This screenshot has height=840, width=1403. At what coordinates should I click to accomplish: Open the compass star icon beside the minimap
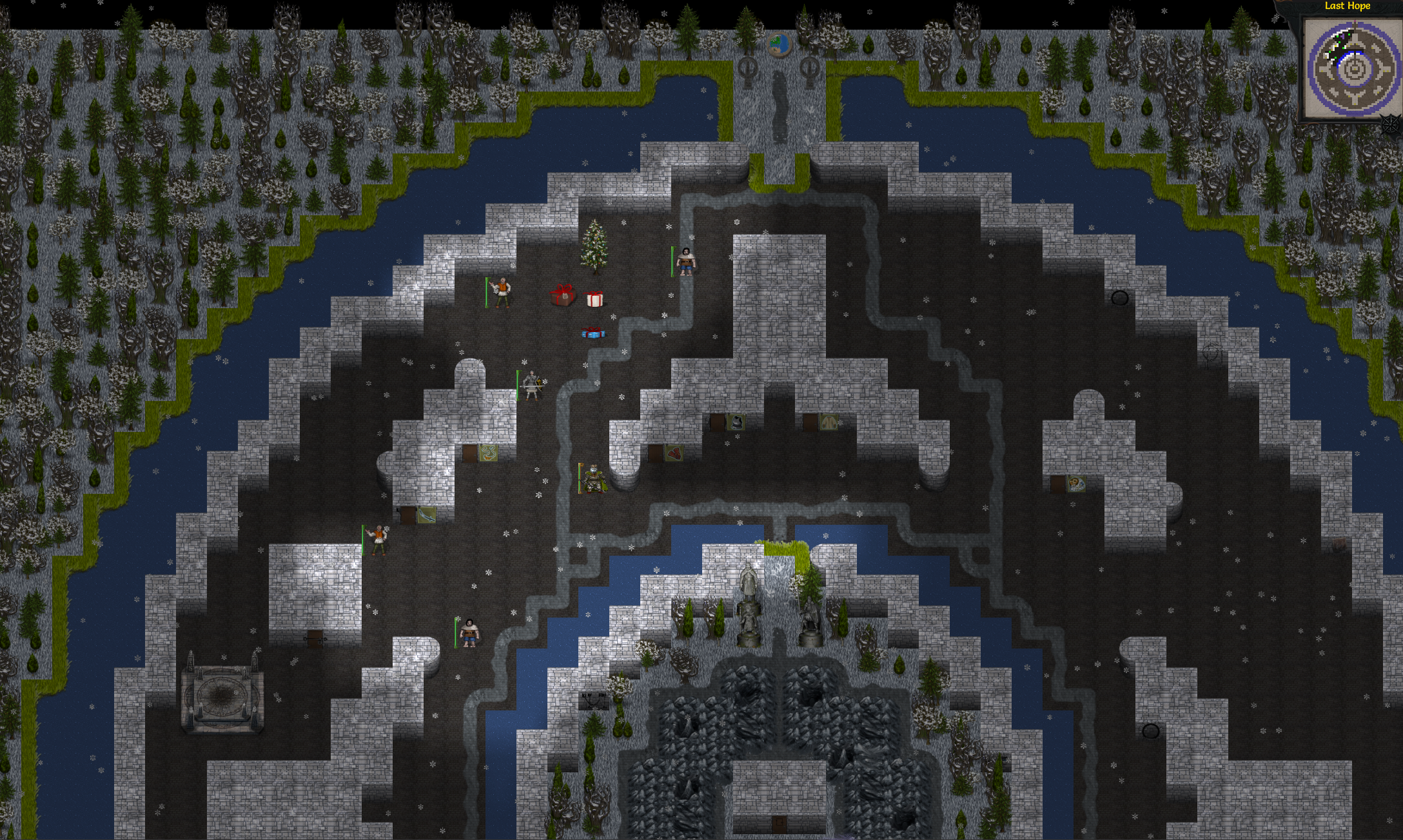click(1392, 123)
